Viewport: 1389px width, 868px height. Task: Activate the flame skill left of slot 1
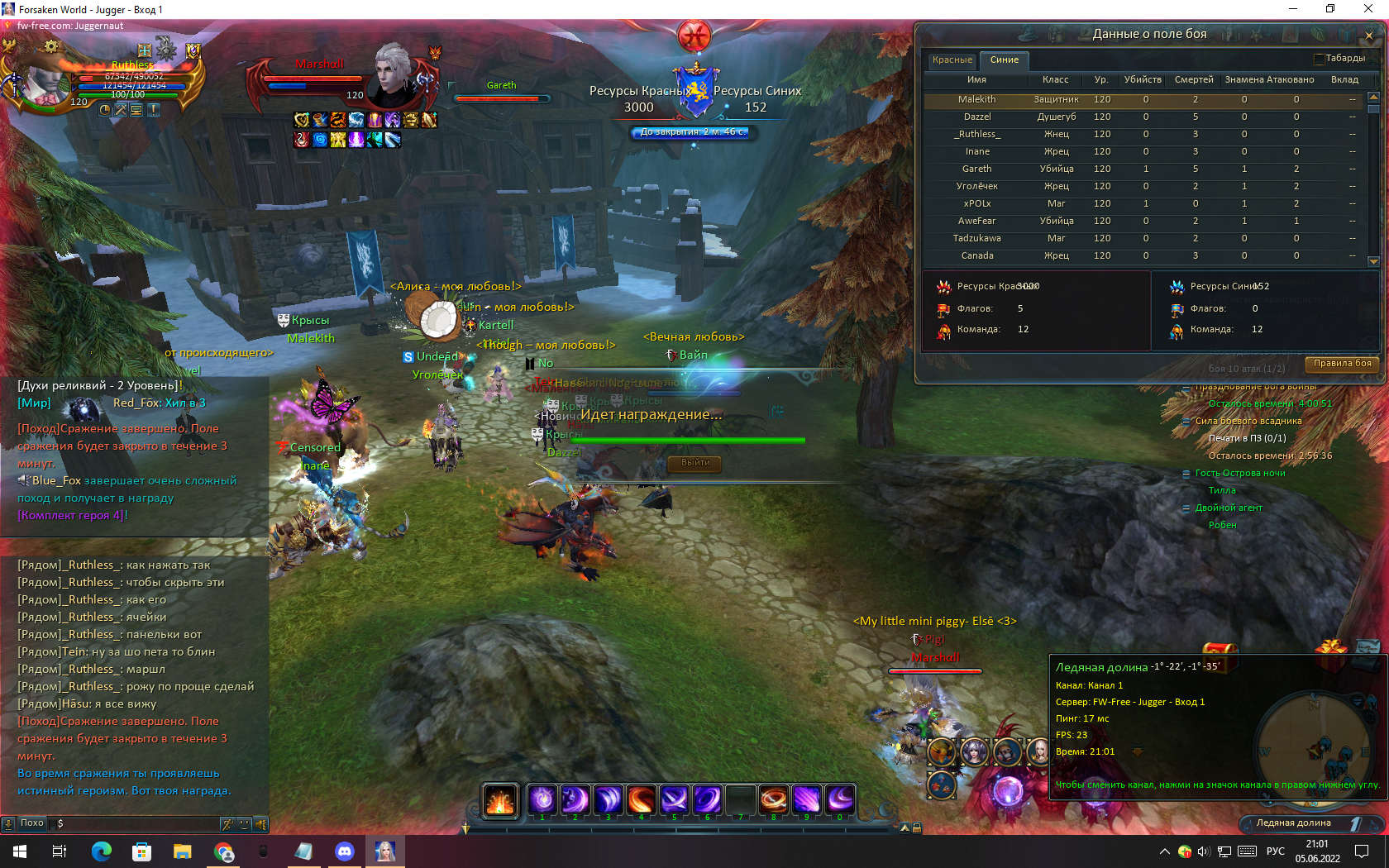click(x=500, y=799)
